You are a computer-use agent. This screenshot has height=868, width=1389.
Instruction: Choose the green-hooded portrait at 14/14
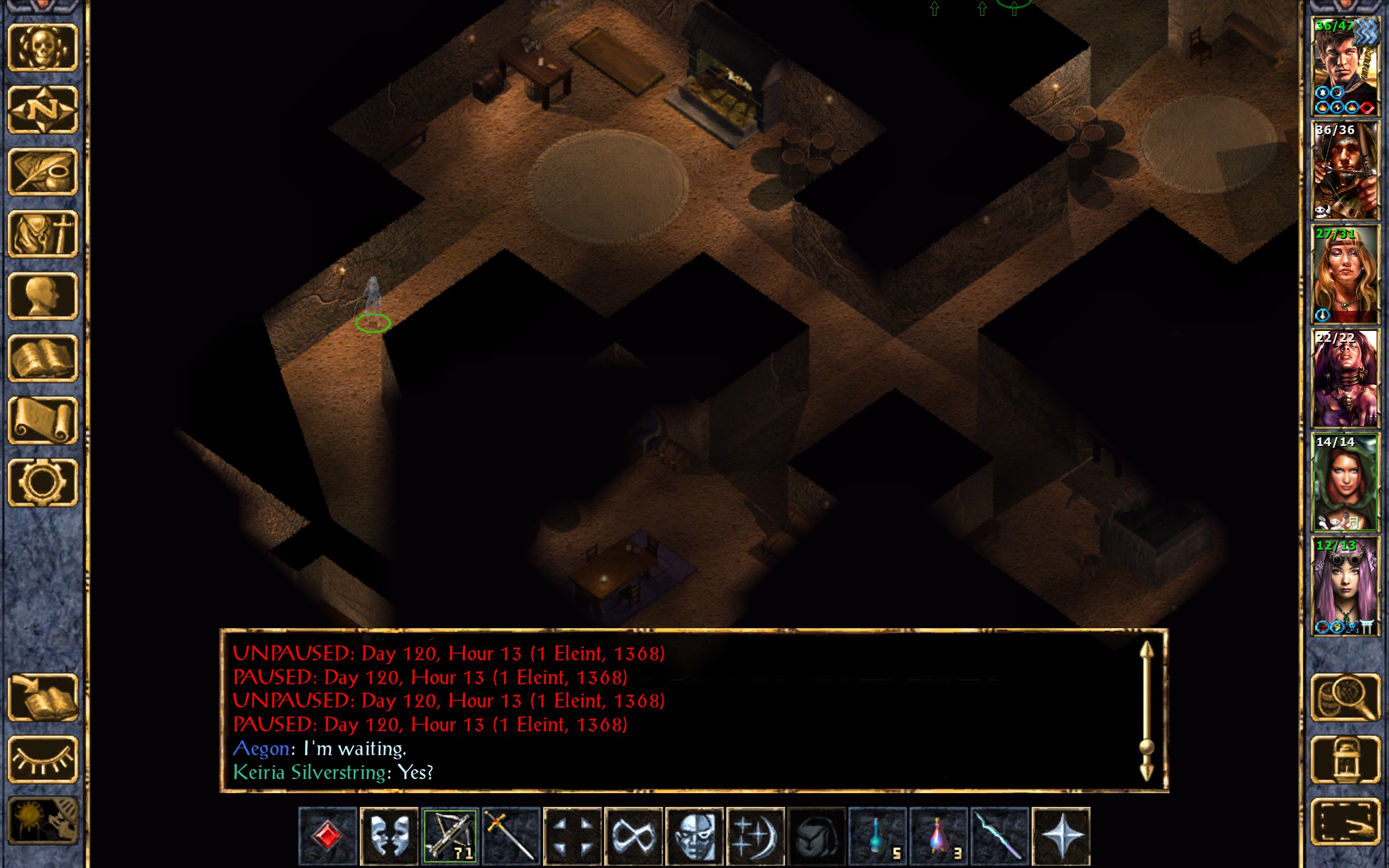[x=1345, y=482]
